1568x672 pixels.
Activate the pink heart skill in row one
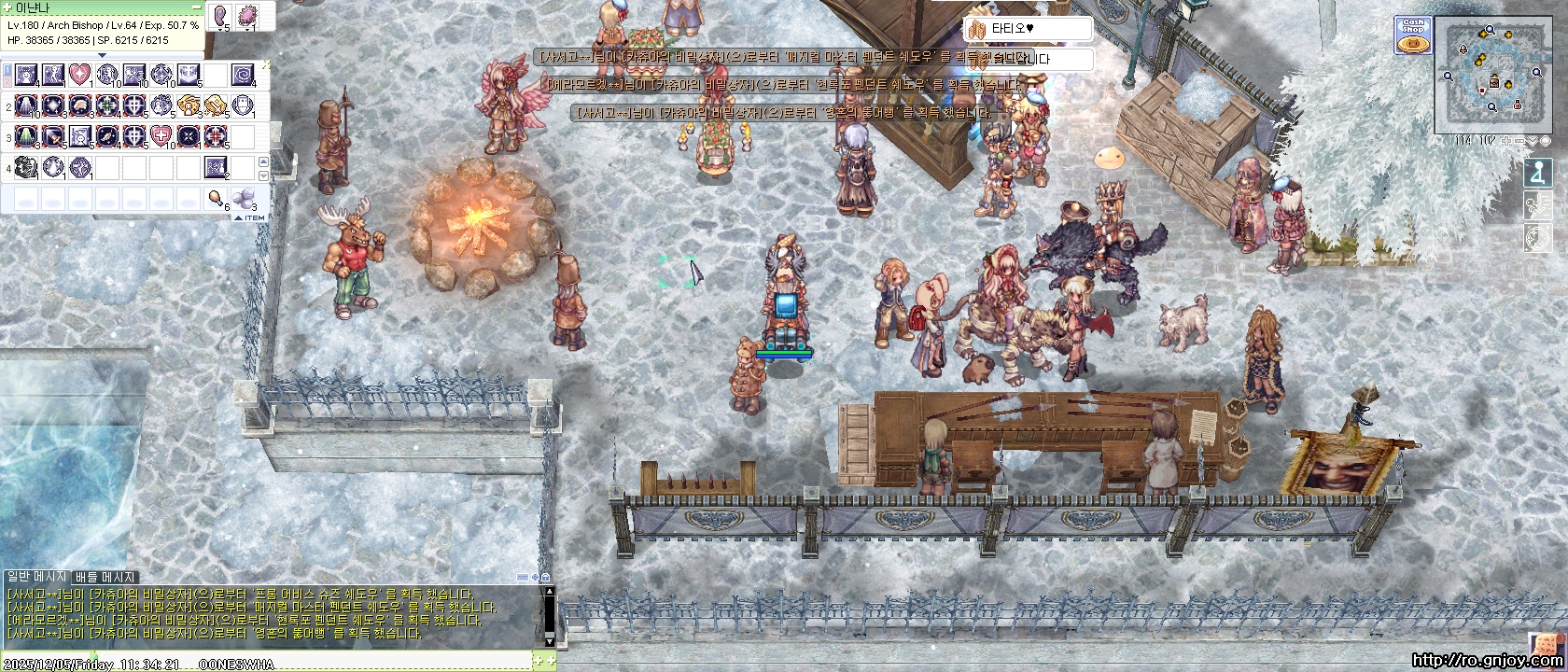tap(79, 73)
